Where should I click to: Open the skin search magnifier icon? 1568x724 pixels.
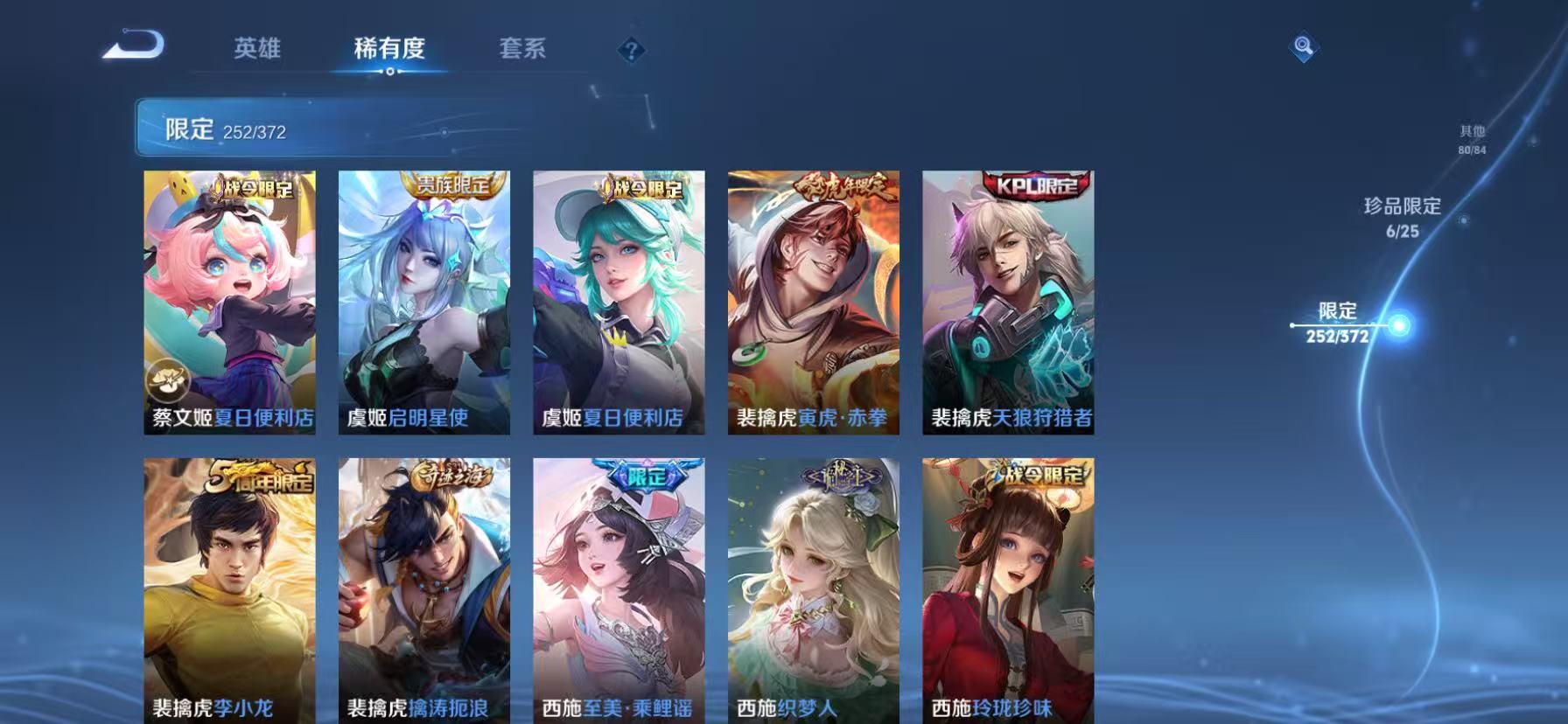coord(1301,49)
